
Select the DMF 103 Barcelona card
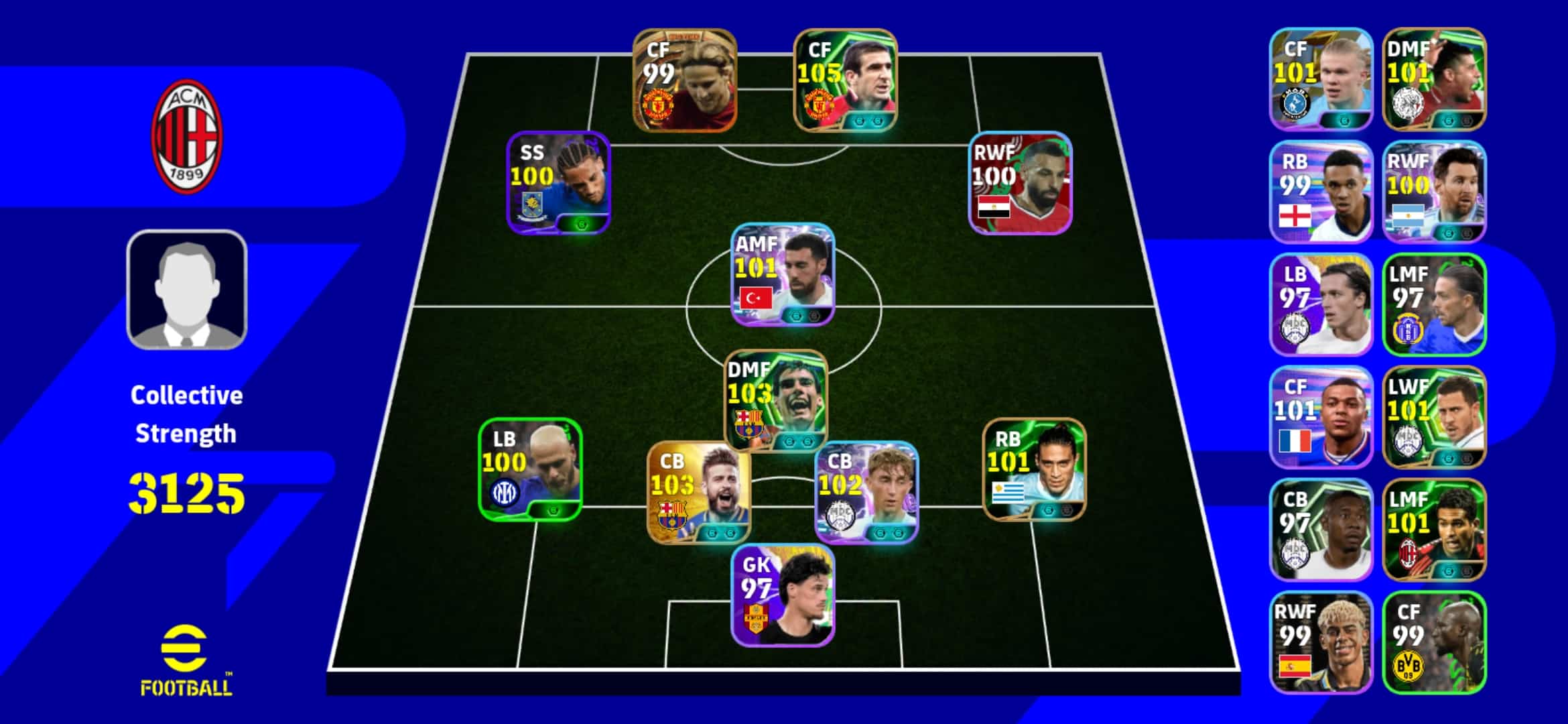[776, 400]
